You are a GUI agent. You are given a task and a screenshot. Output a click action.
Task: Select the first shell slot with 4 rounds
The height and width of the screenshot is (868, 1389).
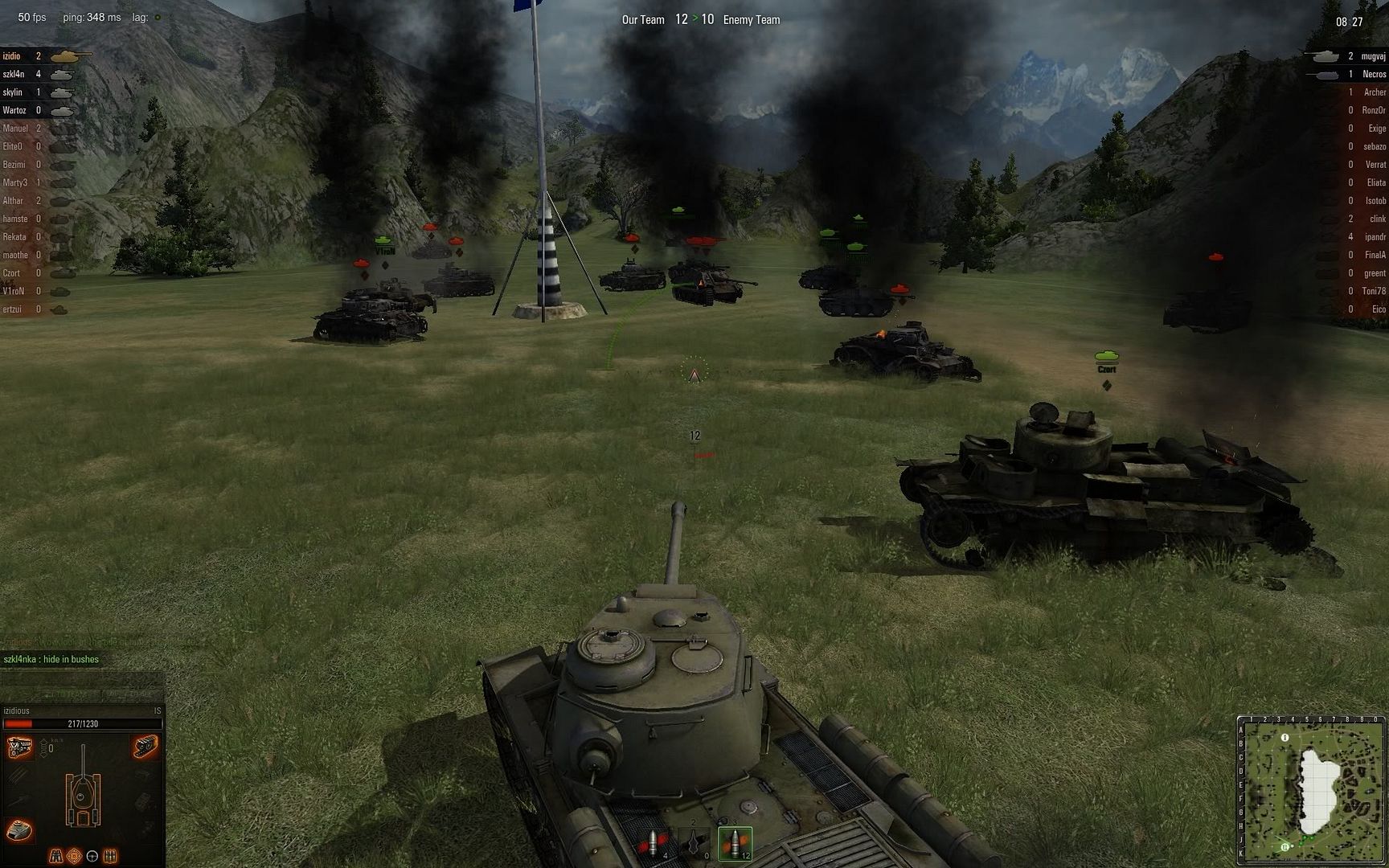pos(653,842)
